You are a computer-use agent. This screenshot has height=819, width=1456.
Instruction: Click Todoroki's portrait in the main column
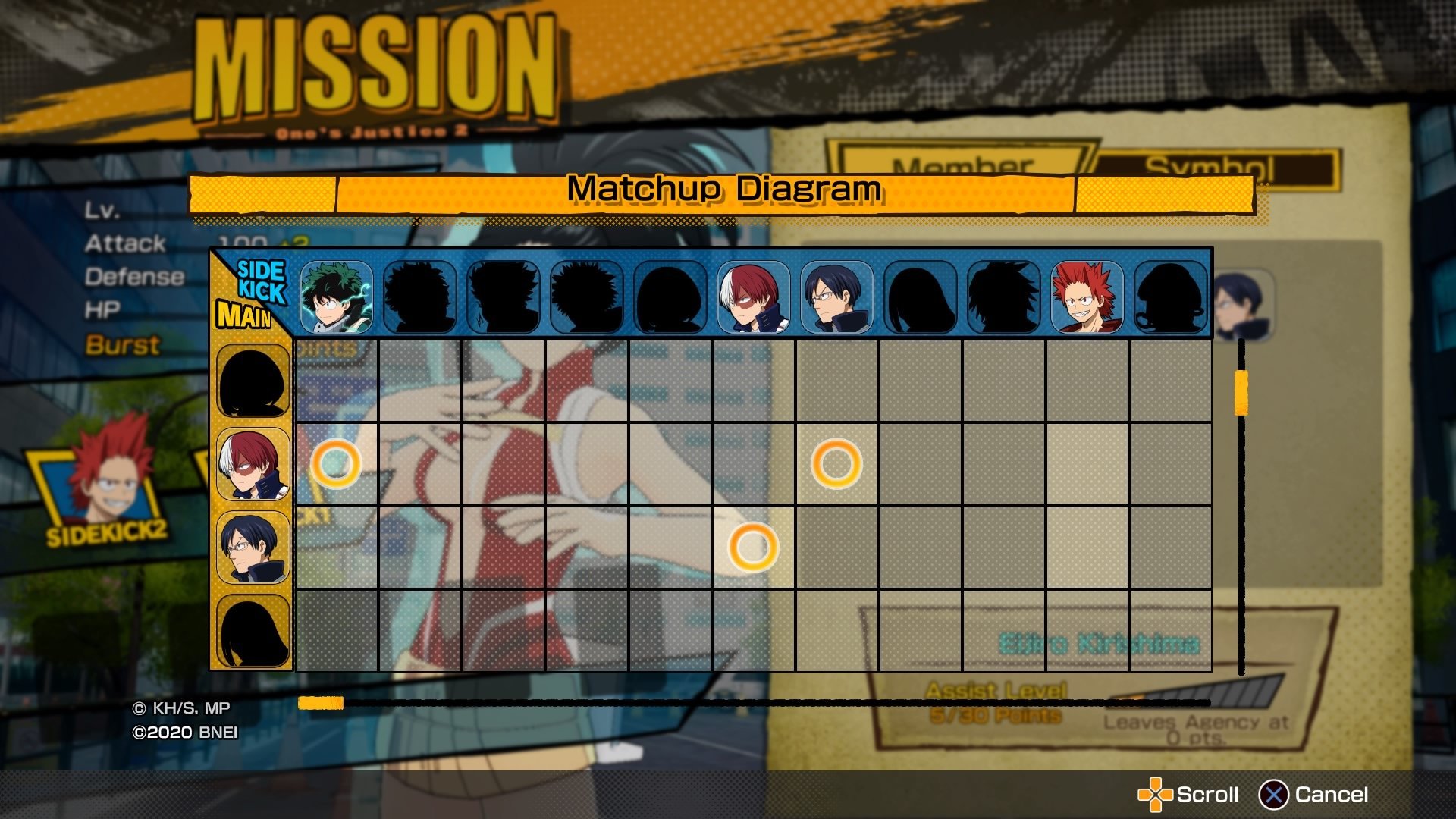pos(253,464)
